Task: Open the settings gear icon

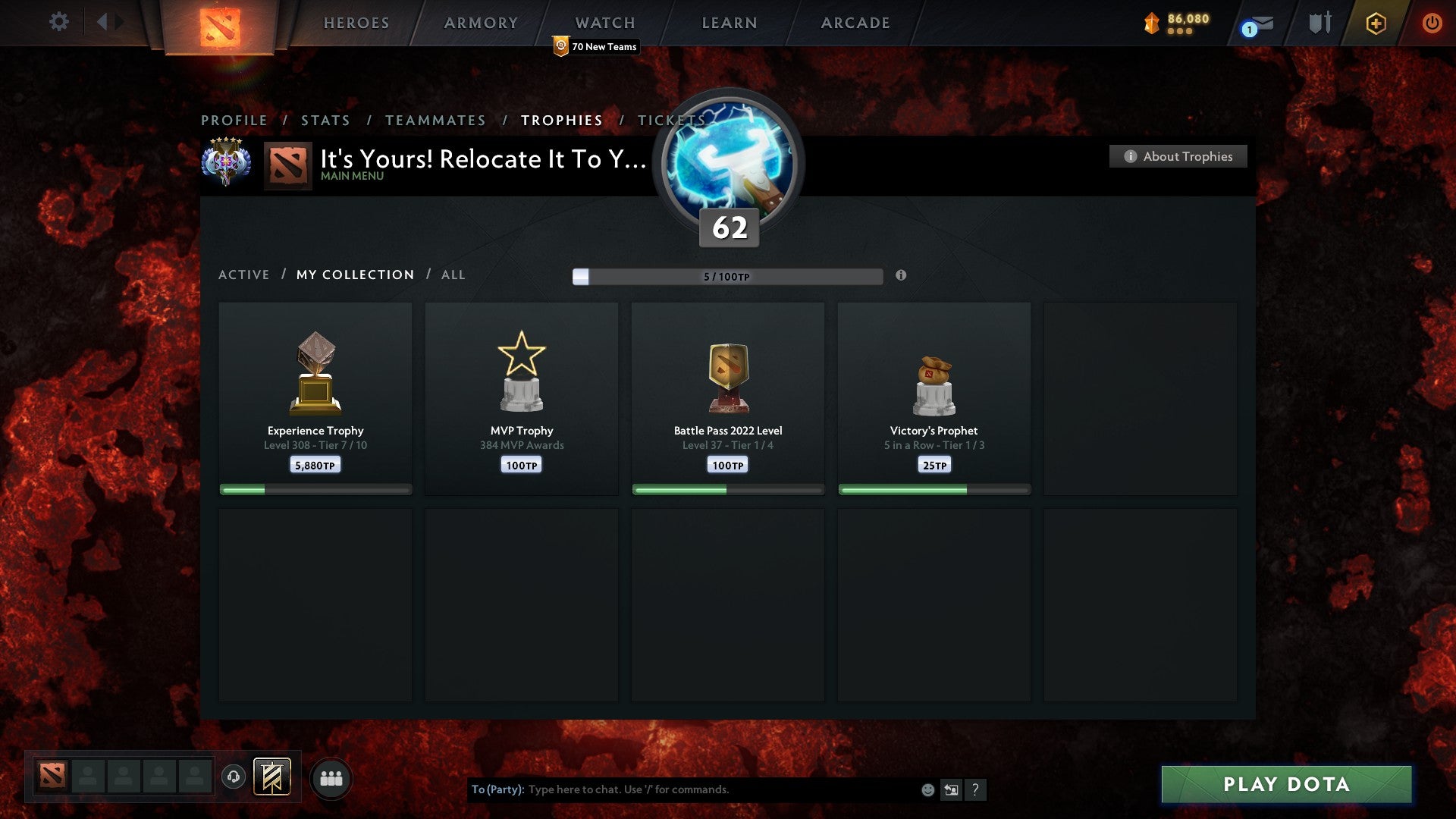Action: click(x=59, y=22)
